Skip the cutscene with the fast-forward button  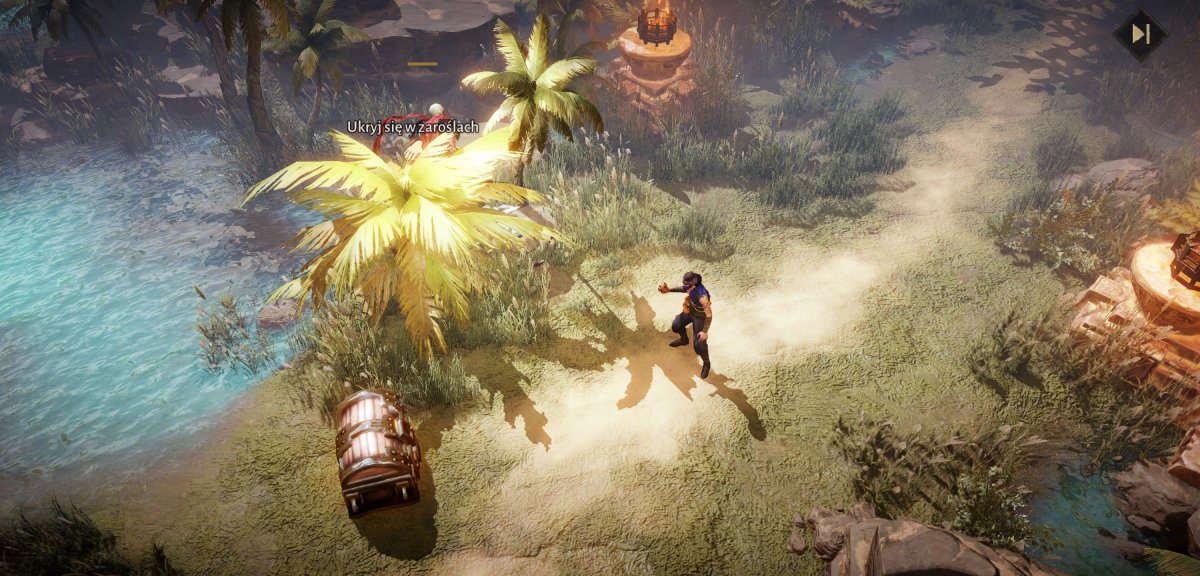point(1139,34)
